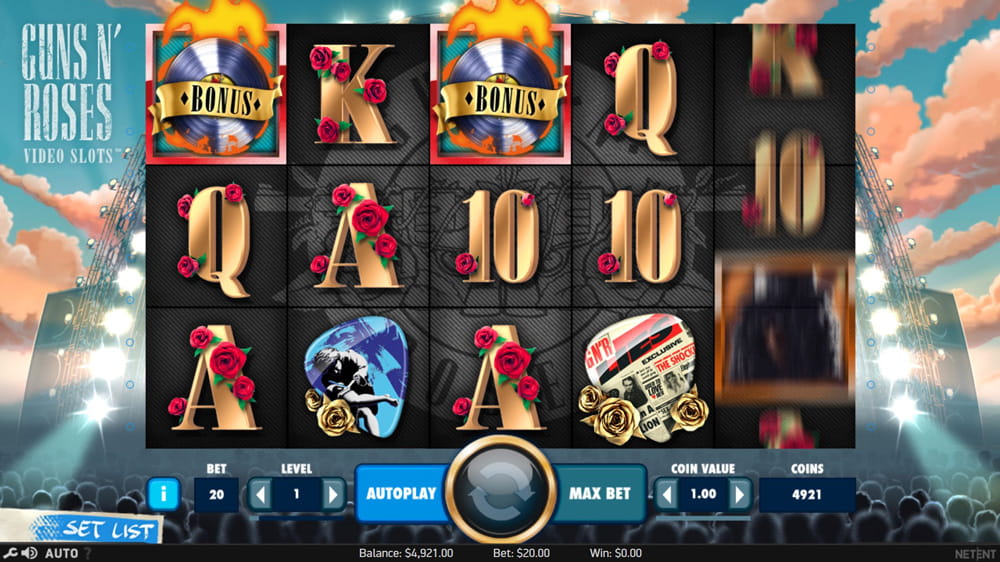Place the Max Bet
This screenshot has height=562, width=1000.
600,493
